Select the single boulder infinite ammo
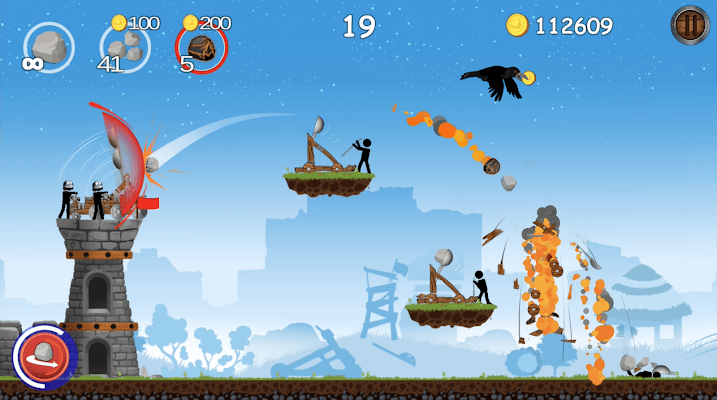Viewport: 717px width, 400px height. [49, 47]
